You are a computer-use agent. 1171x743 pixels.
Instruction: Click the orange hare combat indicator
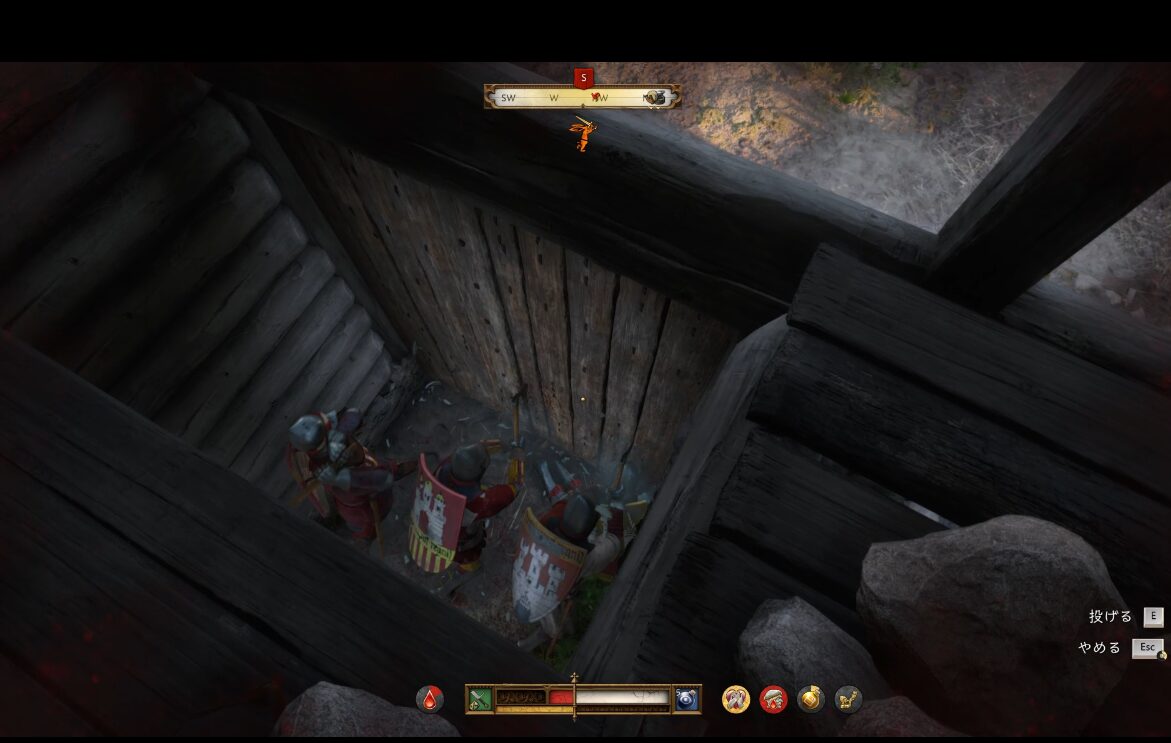(x=581, y=134)
